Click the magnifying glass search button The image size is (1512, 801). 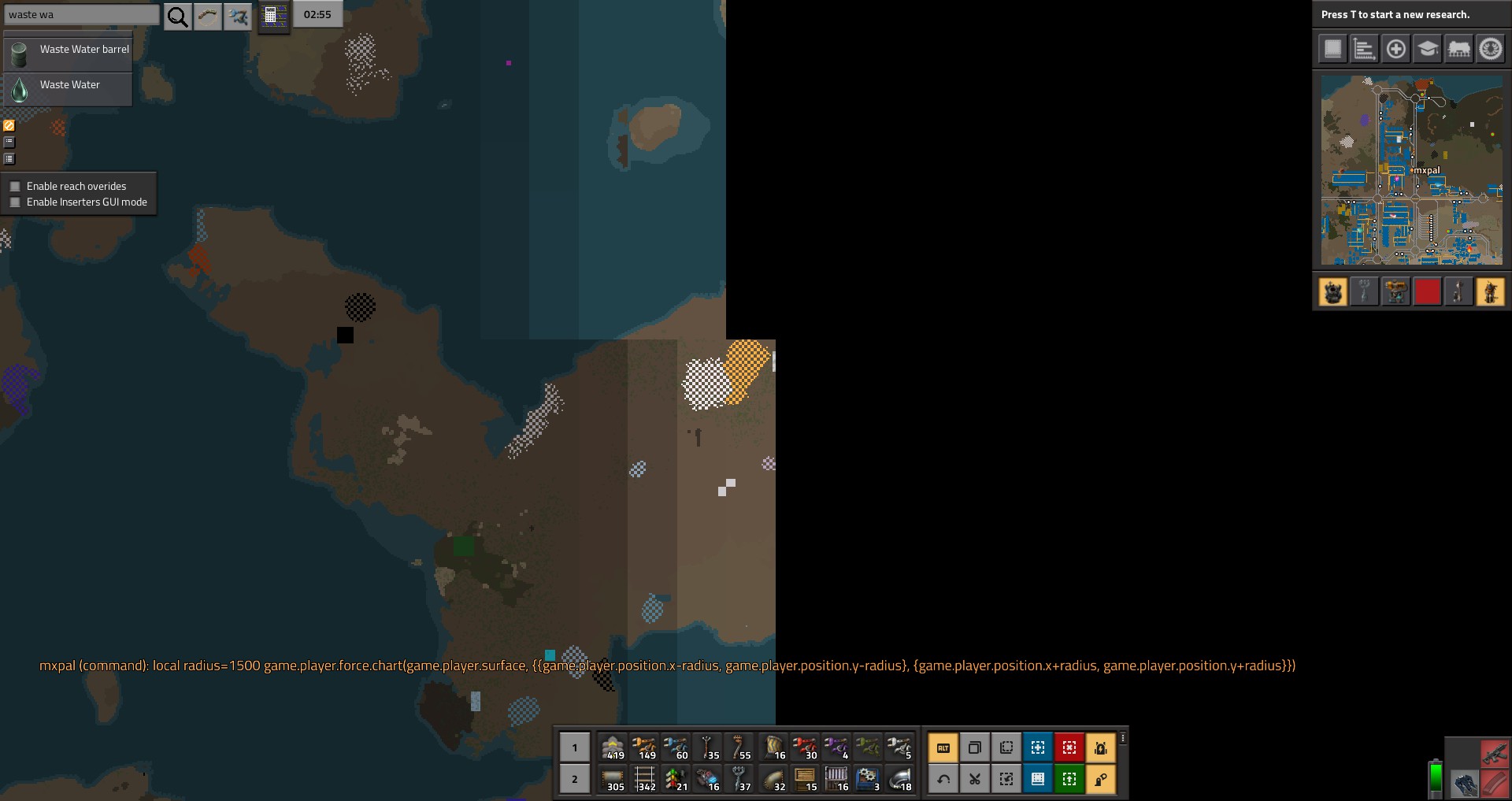click(x=178, y=16)
